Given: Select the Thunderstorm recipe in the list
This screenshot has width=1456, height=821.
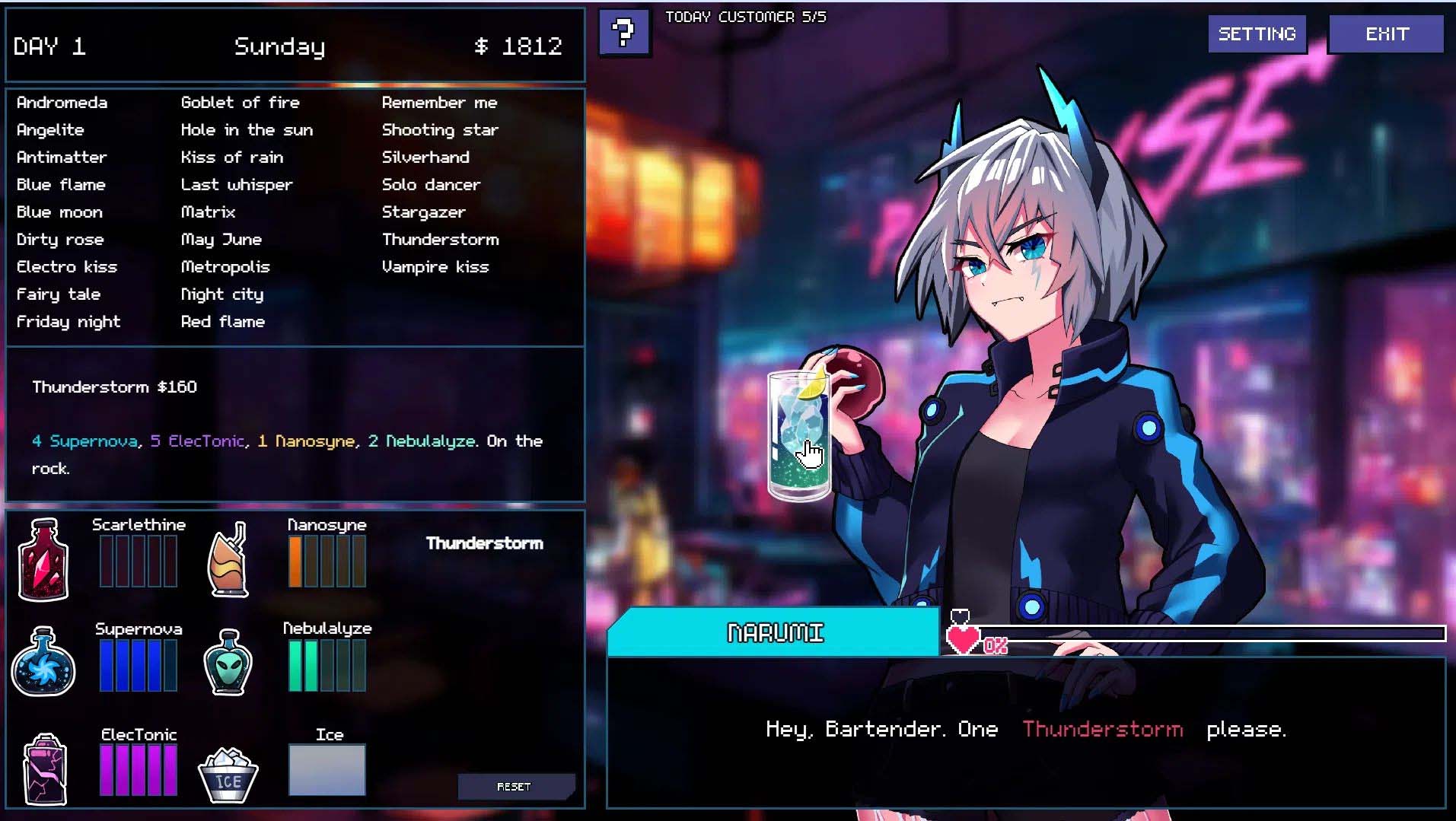Looking at the screenshot, I should point(440,240).
